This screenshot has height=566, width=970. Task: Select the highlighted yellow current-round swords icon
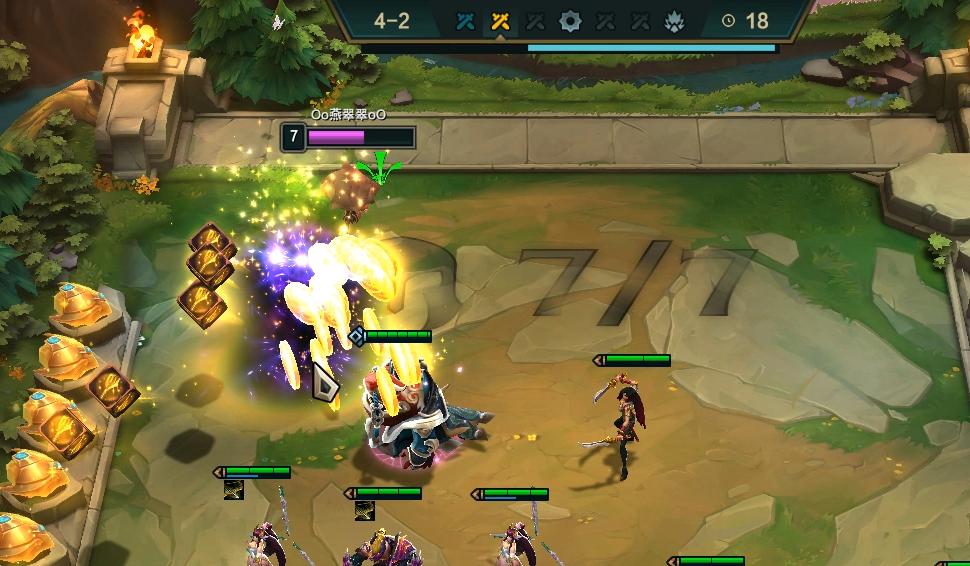(501, 21)
